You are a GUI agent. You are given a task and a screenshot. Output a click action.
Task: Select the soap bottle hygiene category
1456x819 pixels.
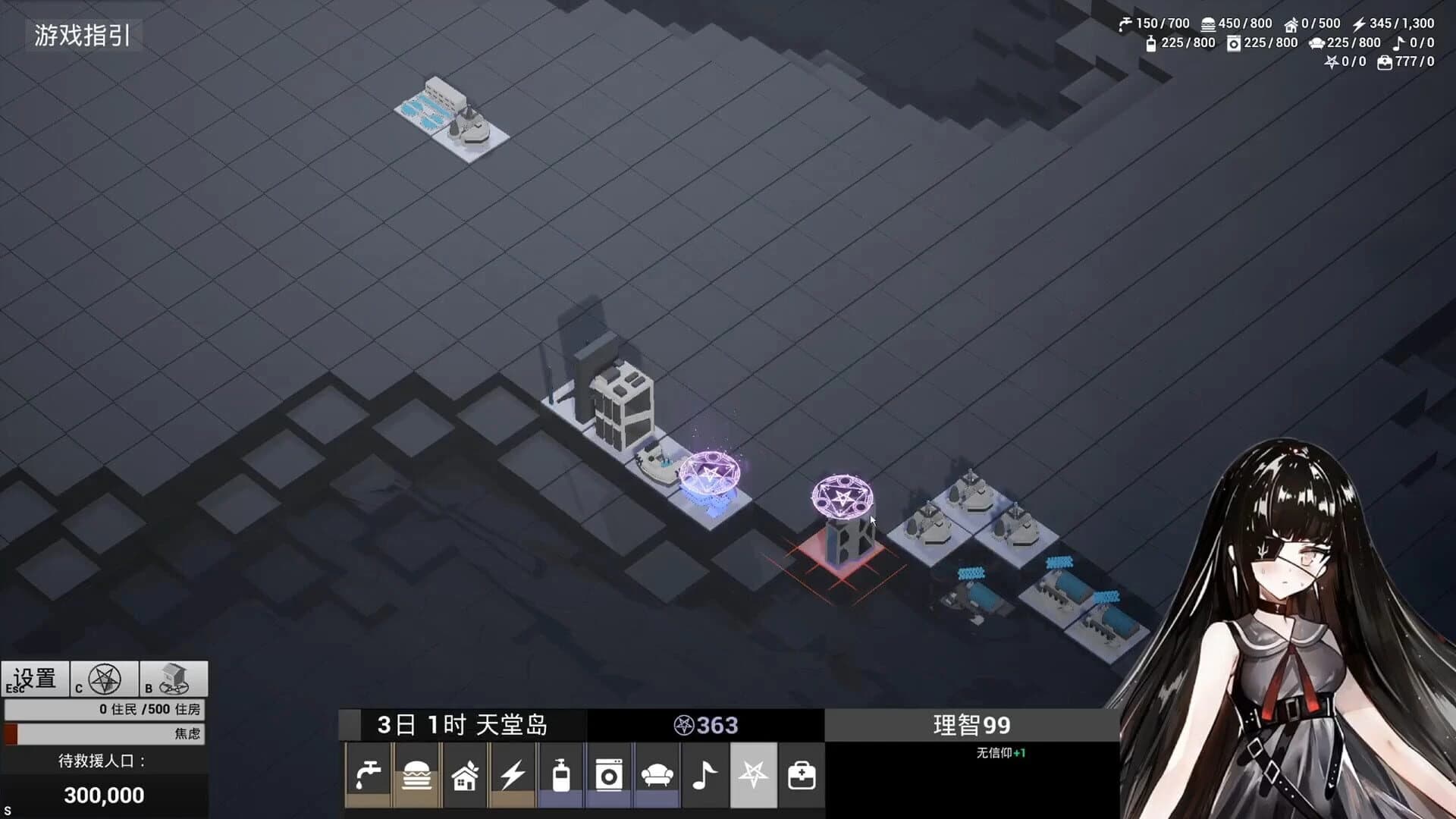point(561,775)
